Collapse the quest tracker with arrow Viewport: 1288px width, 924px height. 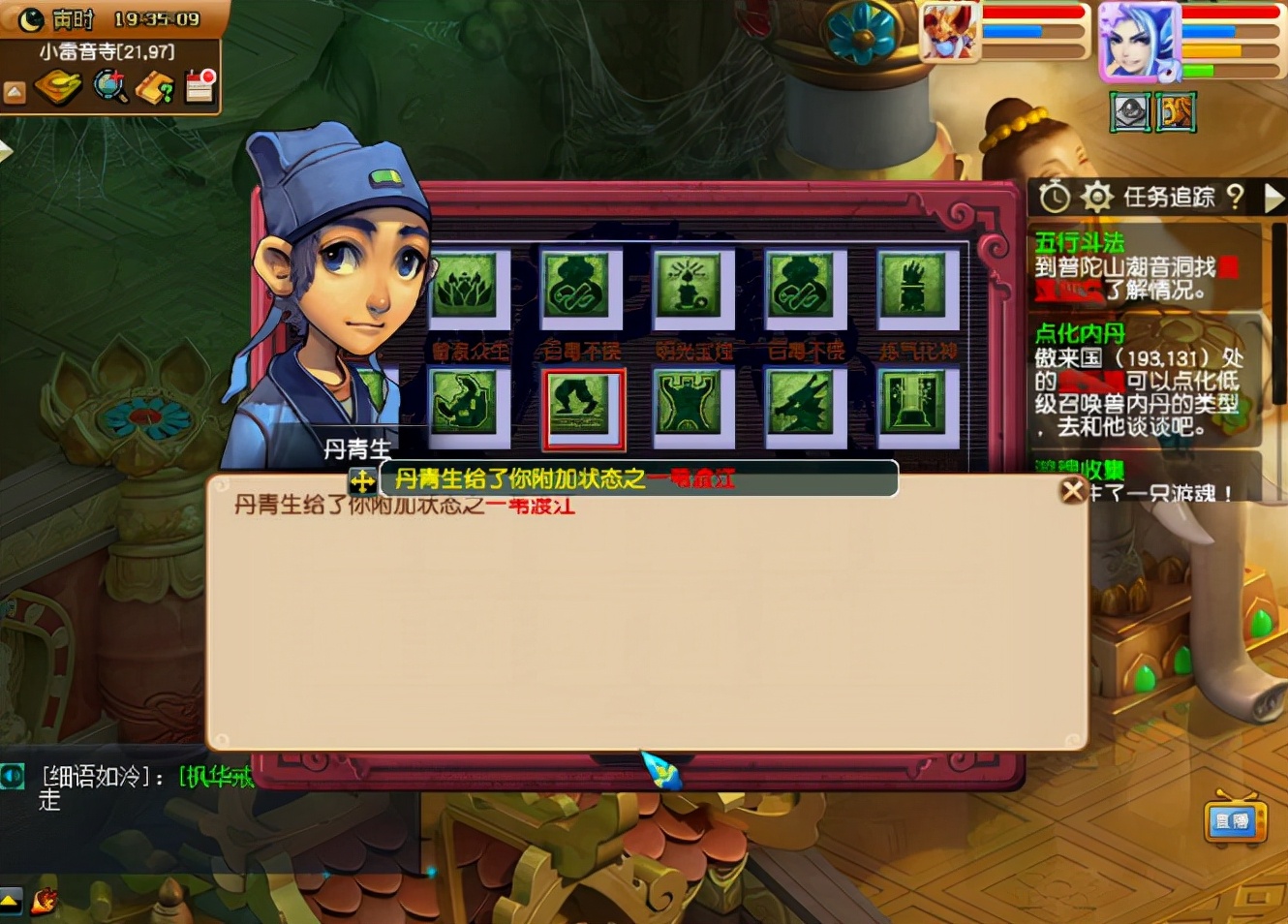click(x=1273, y=198)
